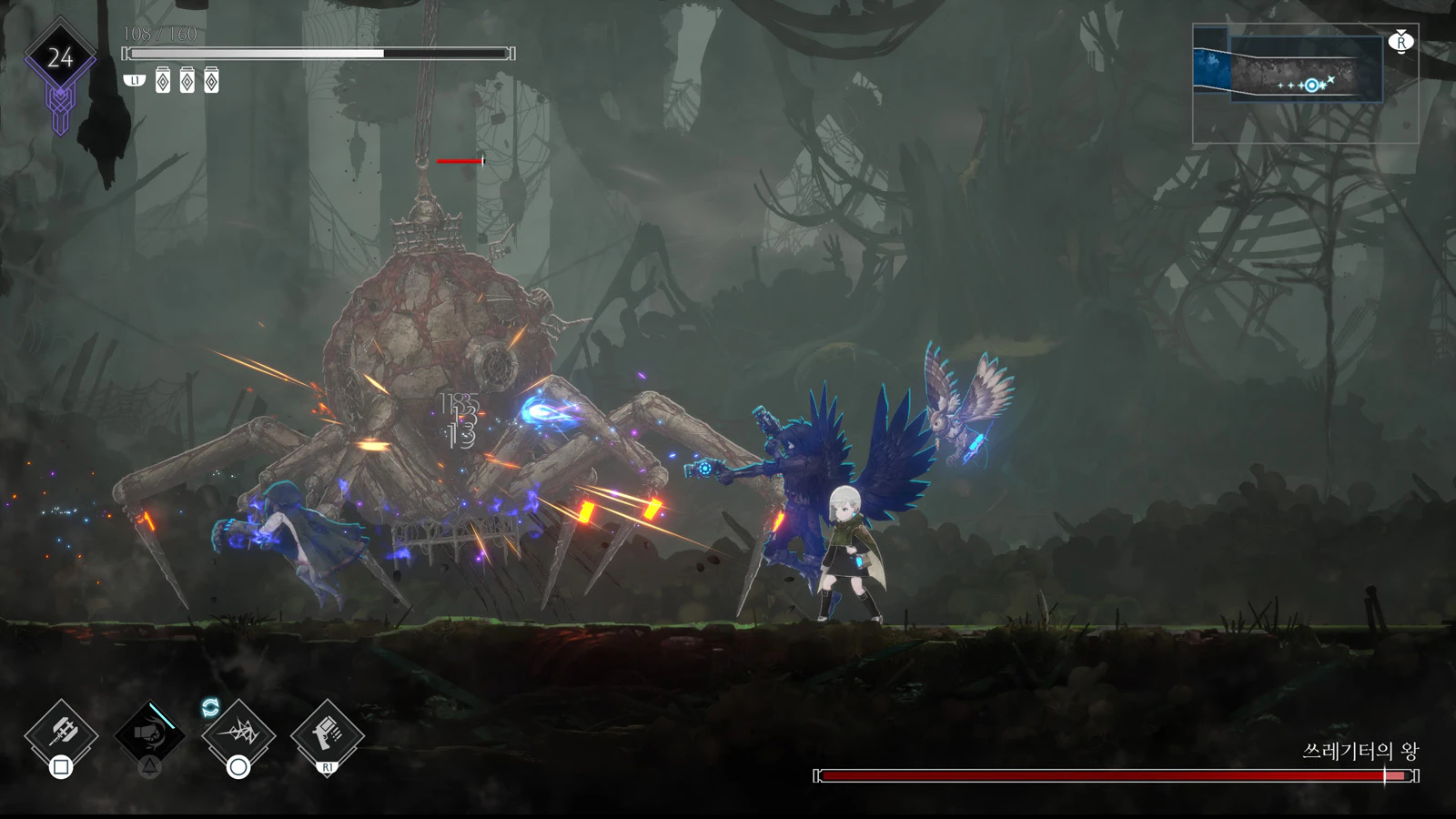Use a healing flask from the trio
Viewport: 1456px width, 819px height.
(187, 81)
